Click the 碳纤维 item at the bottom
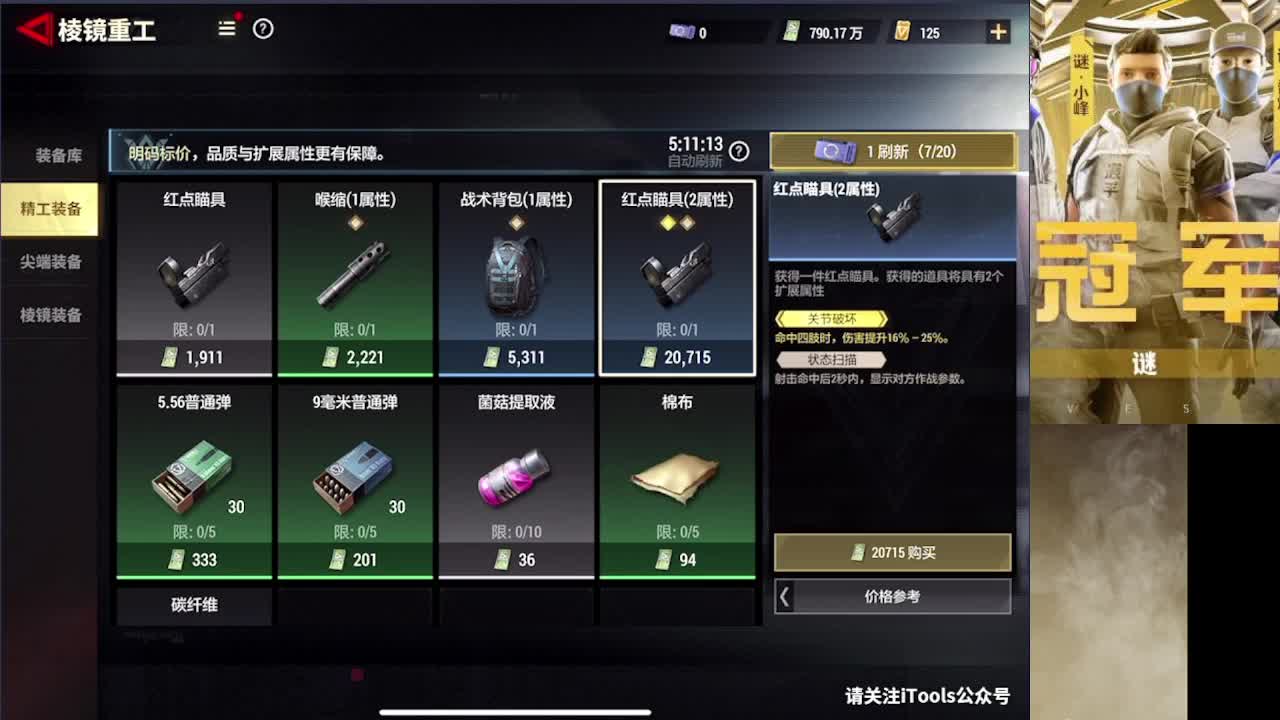 193,605
